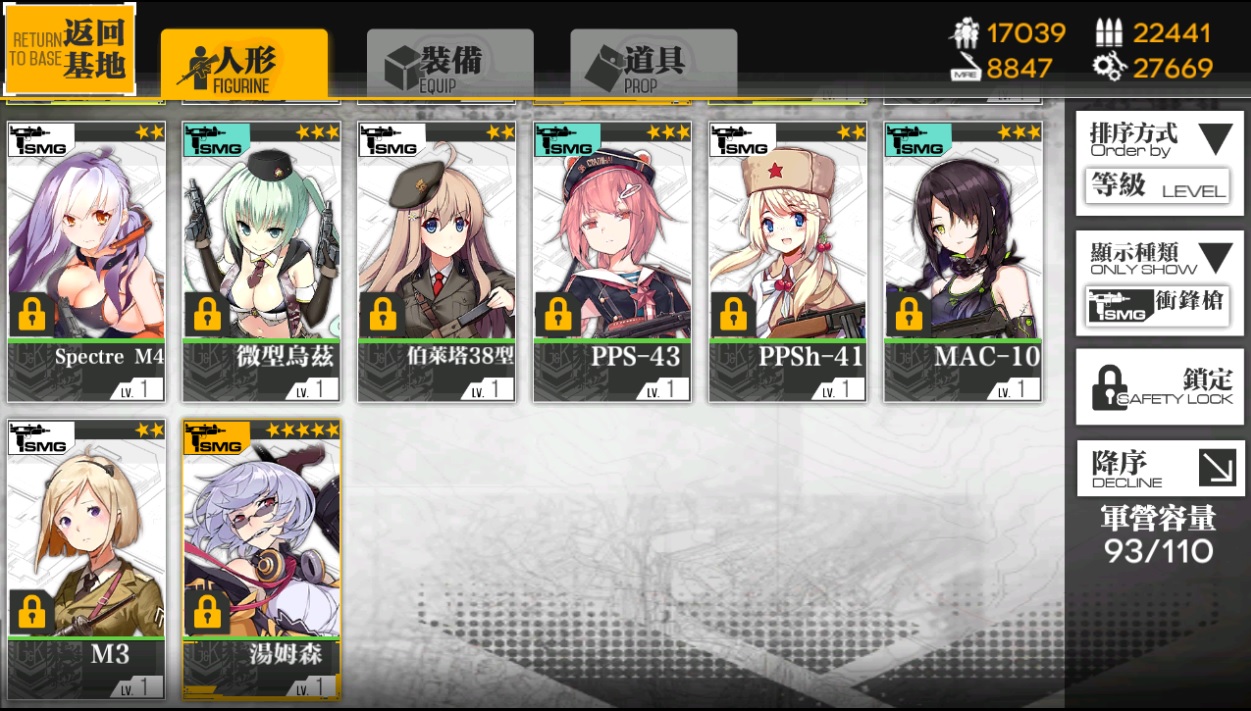This screenshot has height=711, width=1251.
Task: Open the Prop items tab
Action: point(653,64)
